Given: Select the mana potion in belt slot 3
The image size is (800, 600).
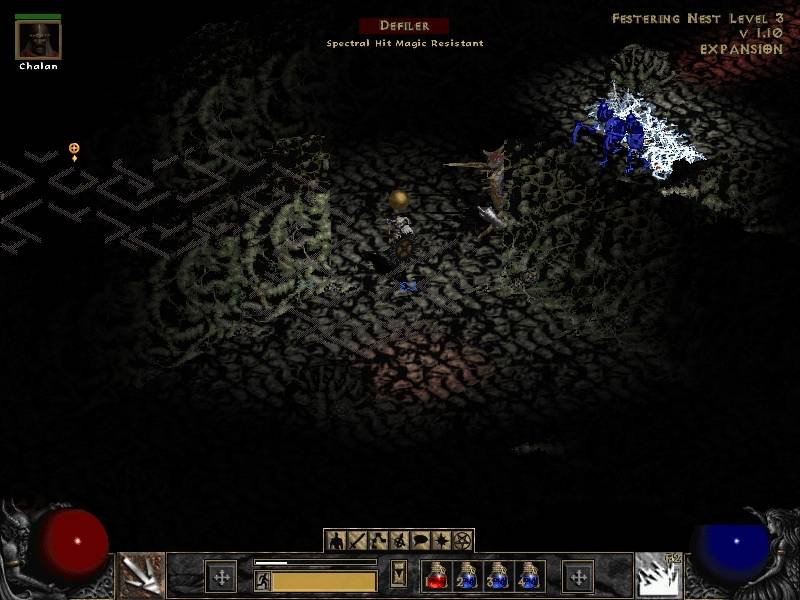Looking at the screenshot, I should point(497,576).
